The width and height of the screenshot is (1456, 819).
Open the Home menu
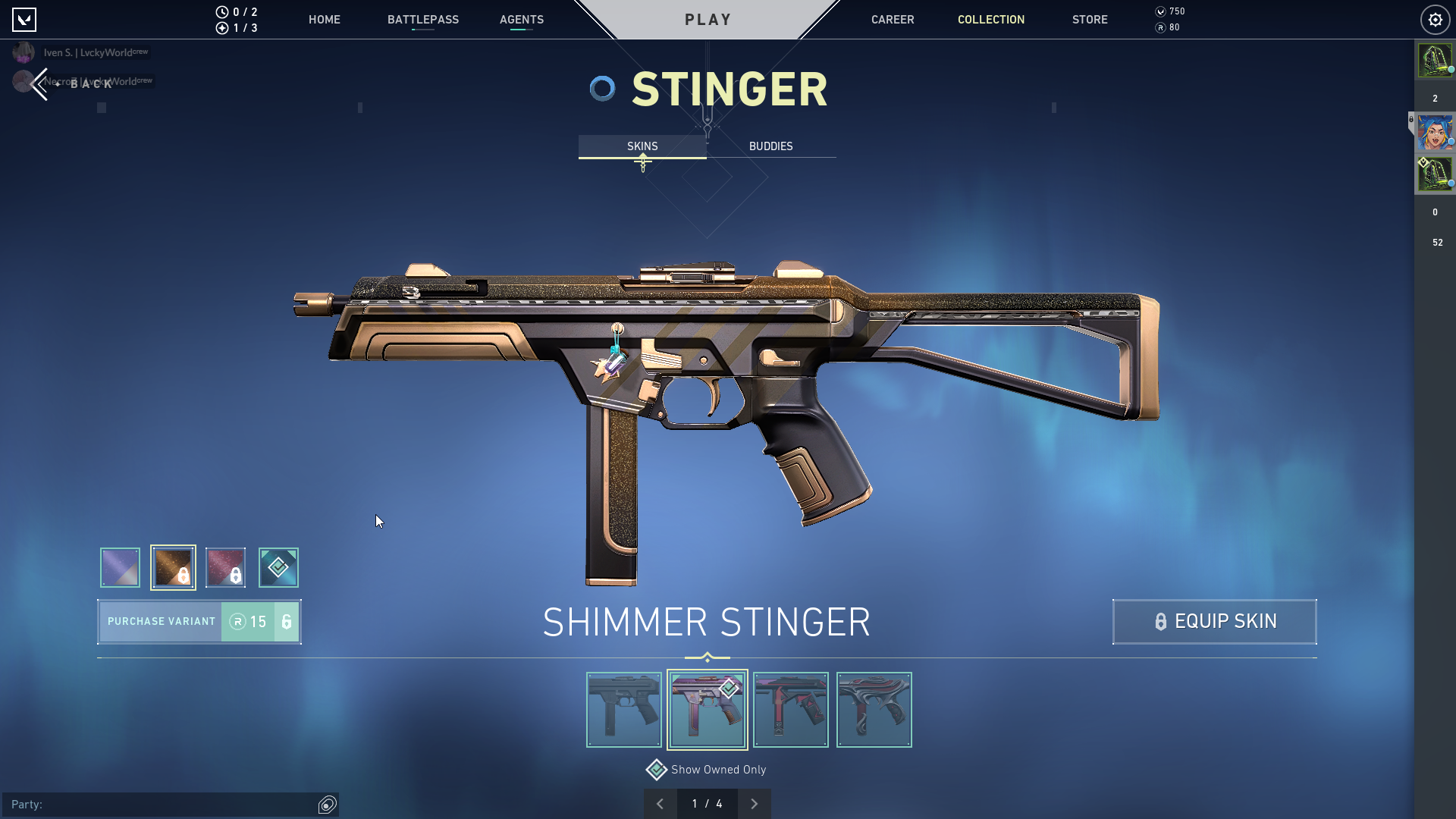coord(324,20)
